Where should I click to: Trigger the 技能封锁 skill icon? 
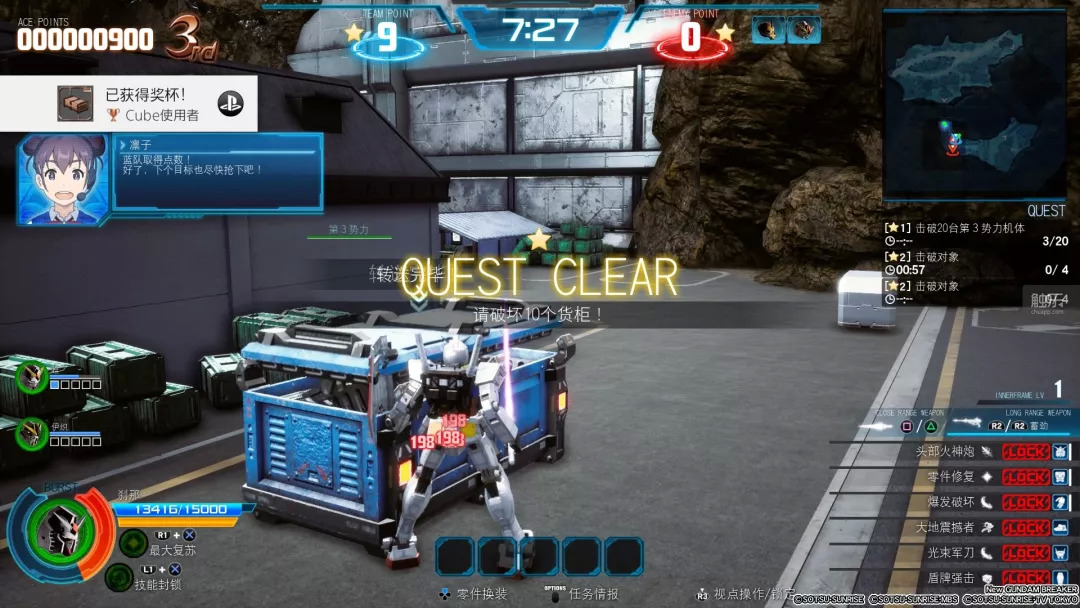(119, 577)
